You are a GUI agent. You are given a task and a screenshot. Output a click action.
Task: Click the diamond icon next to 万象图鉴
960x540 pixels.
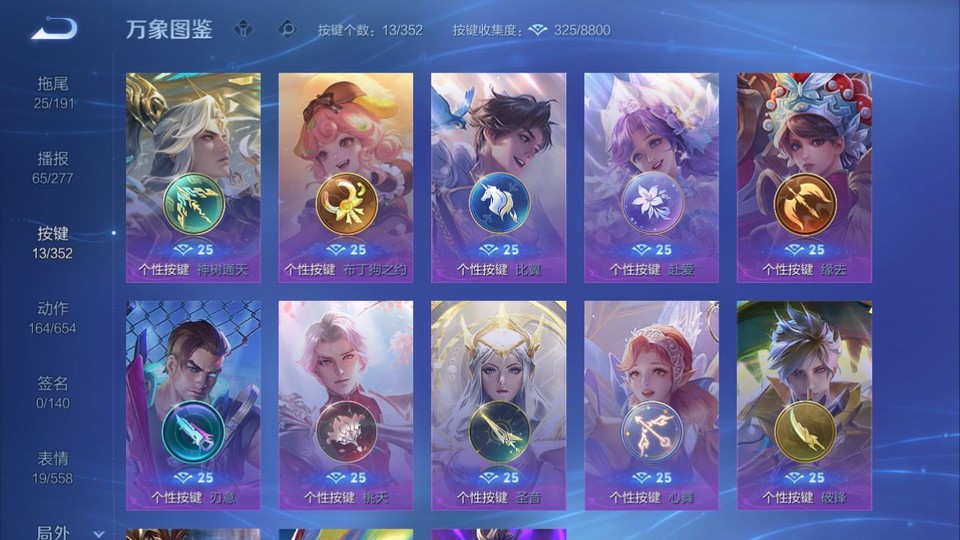pos(244,29)
